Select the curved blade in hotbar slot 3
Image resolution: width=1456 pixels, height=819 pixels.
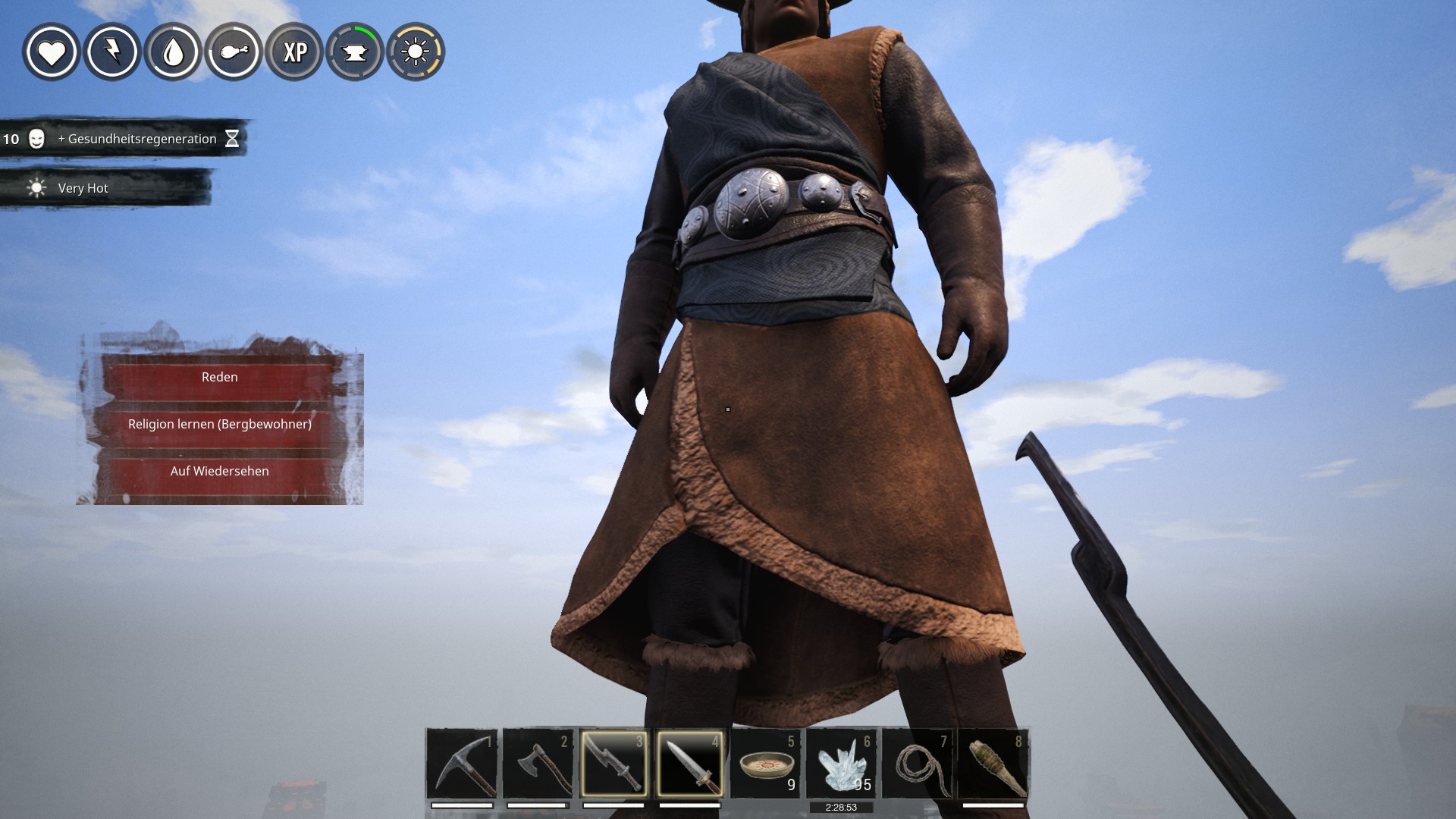(x=613, y=763)
